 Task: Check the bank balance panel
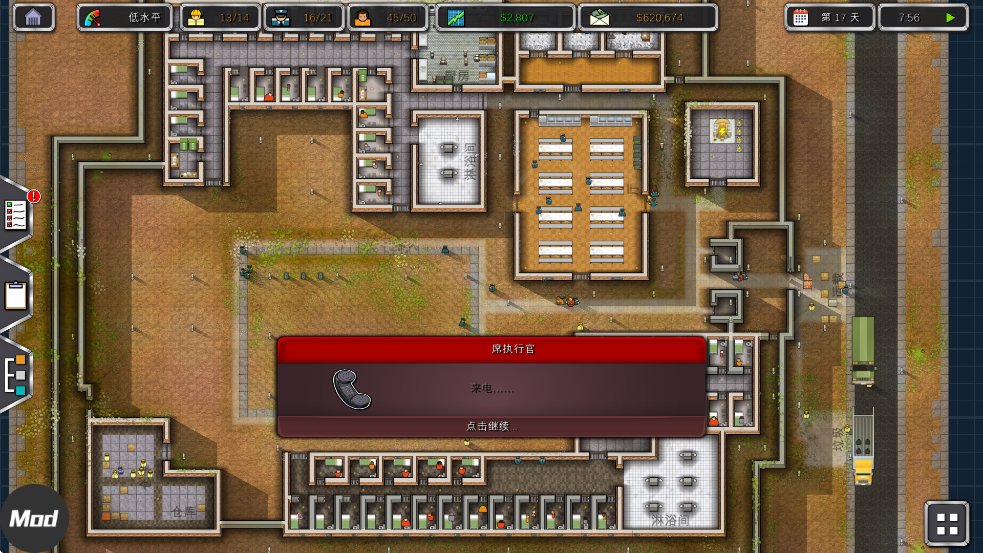coord(647,17)
